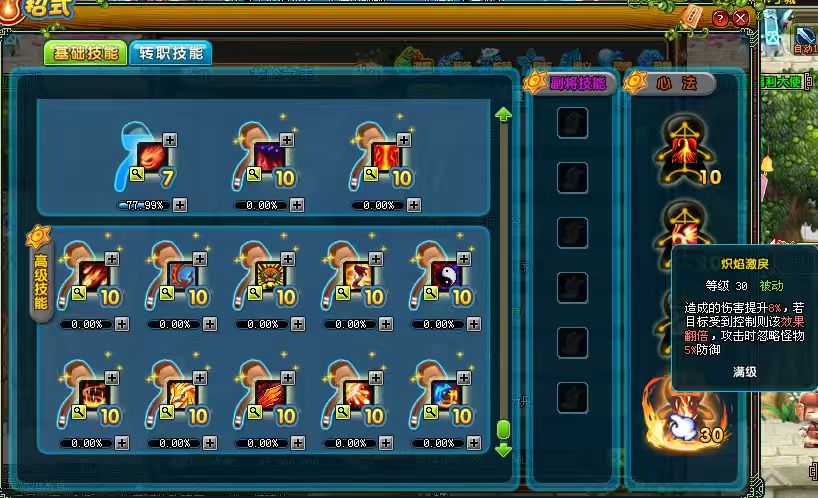Click the plus beside the 77.99% progress bar

click(x=179, y=205)
